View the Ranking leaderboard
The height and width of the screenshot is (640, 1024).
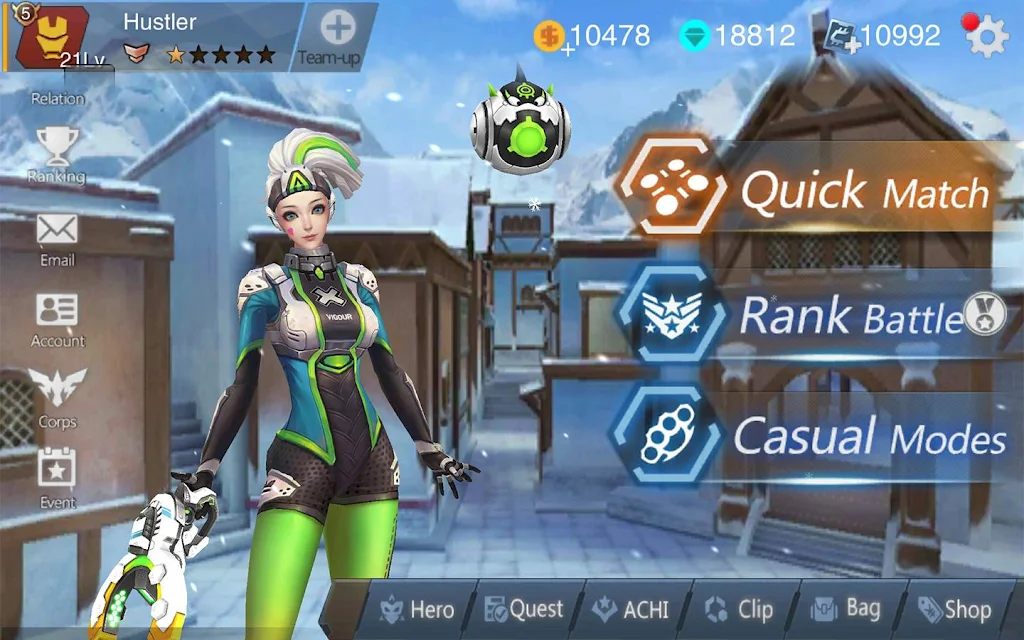(56, 155)
